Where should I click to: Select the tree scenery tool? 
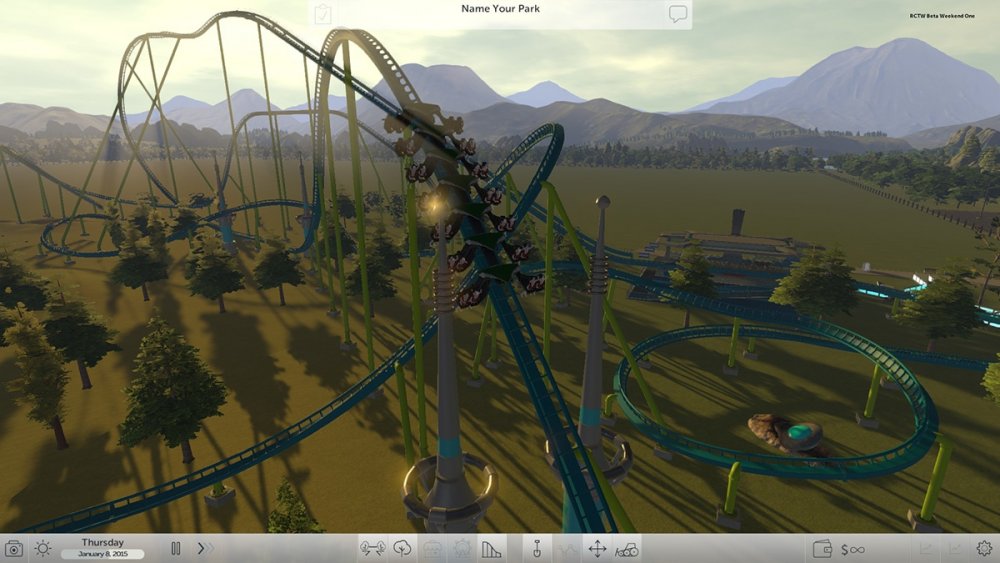(403, 548)
